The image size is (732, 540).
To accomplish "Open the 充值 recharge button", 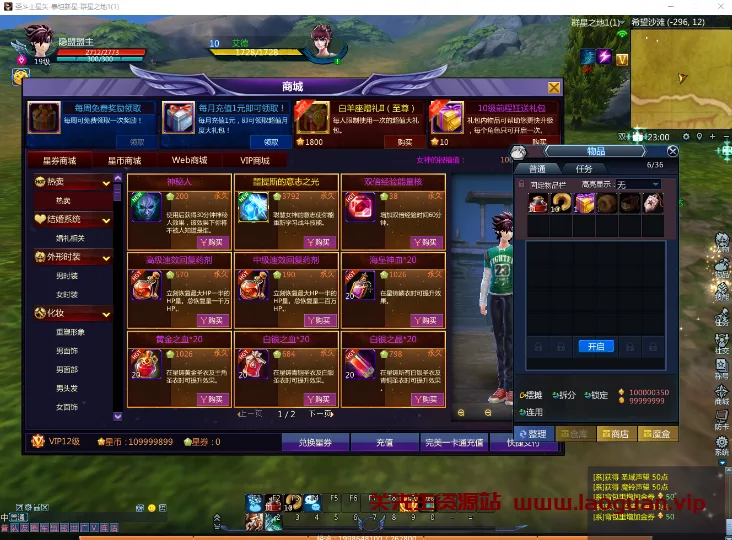I will pyautogui.click(x=384, y=441).
